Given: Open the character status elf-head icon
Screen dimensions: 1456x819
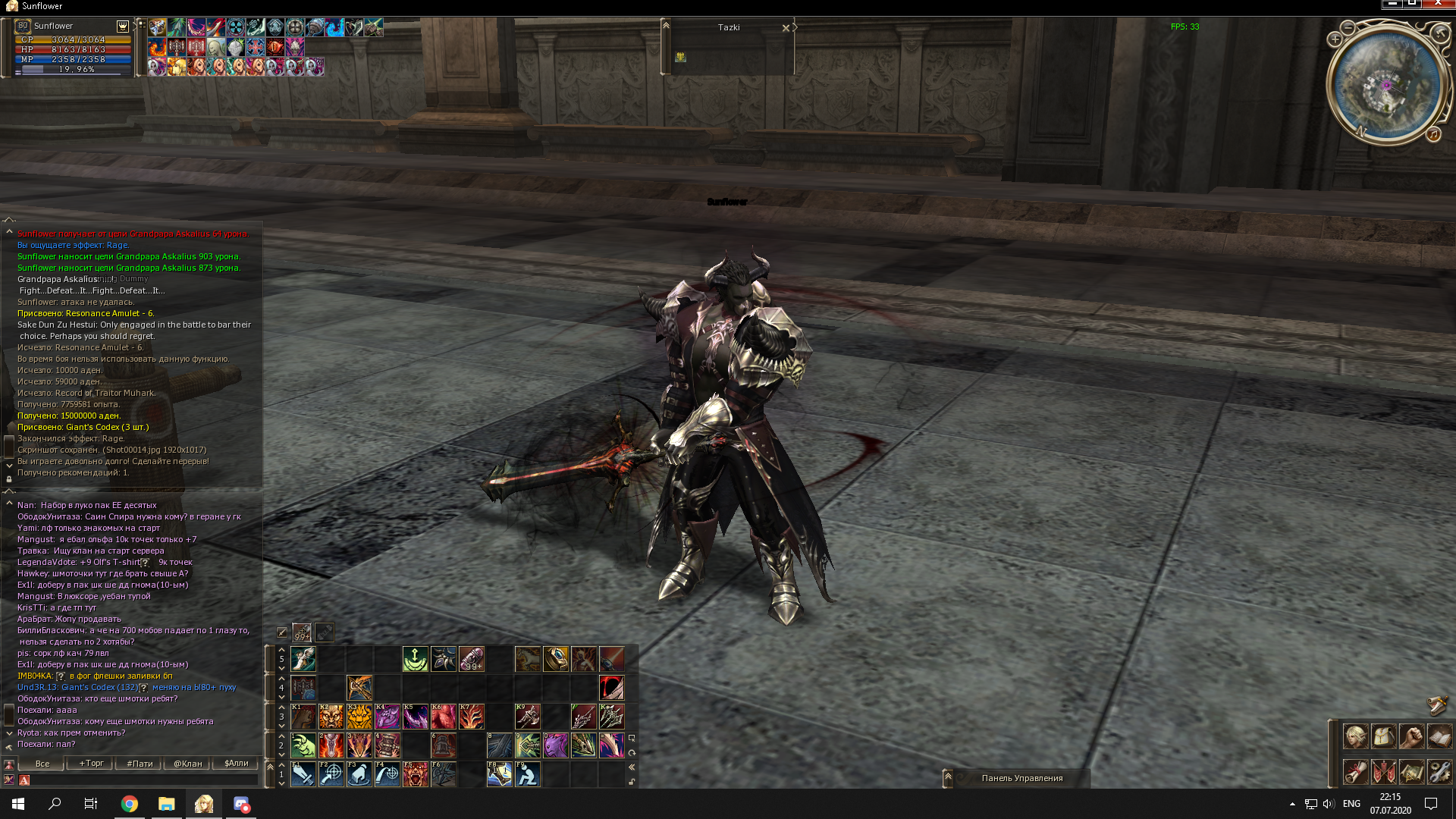Looking at the screenshot, I should point(1355,736).
